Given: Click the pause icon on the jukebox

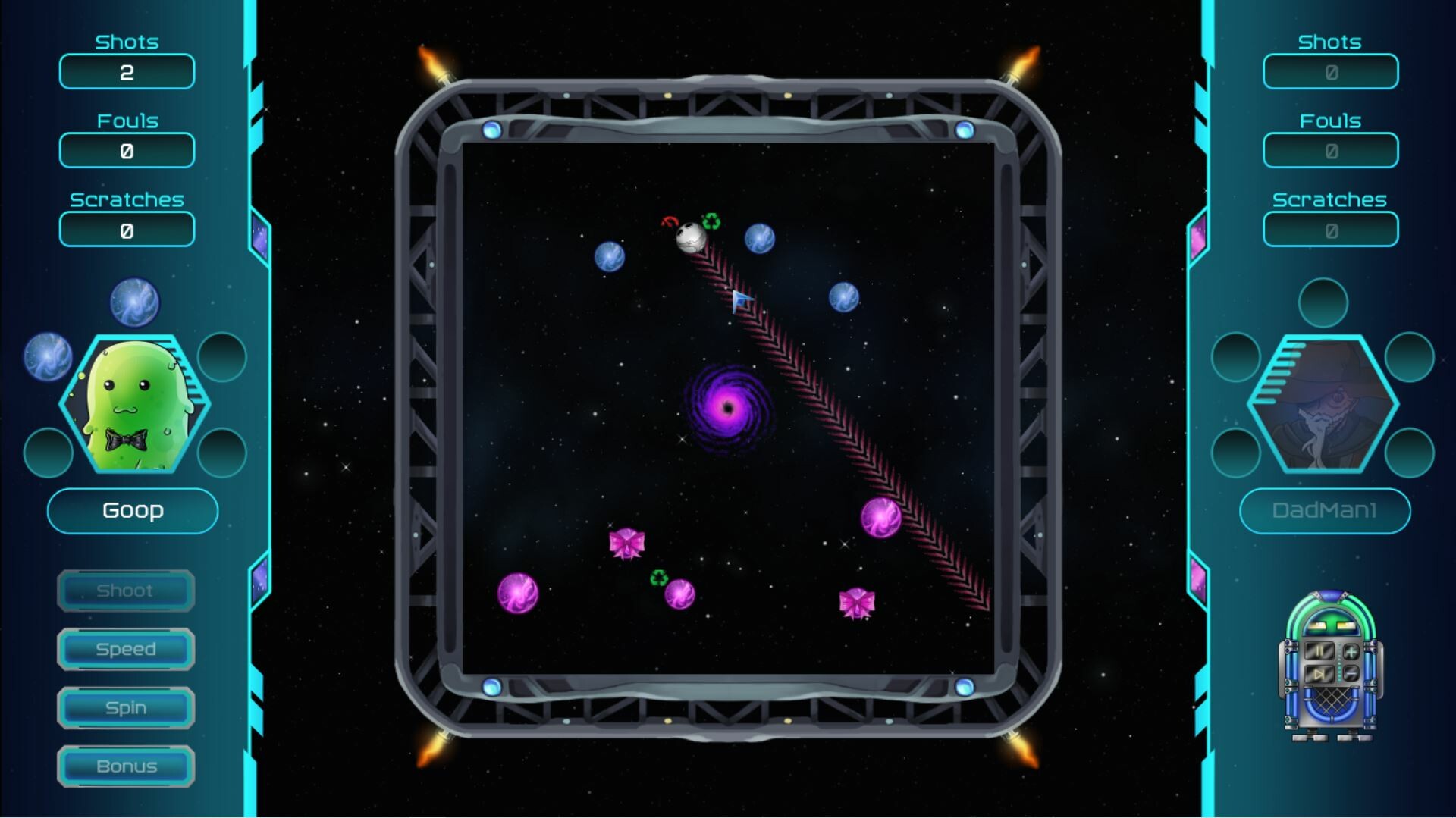Looking at the screenshot, I should (x=1319, y=650).
